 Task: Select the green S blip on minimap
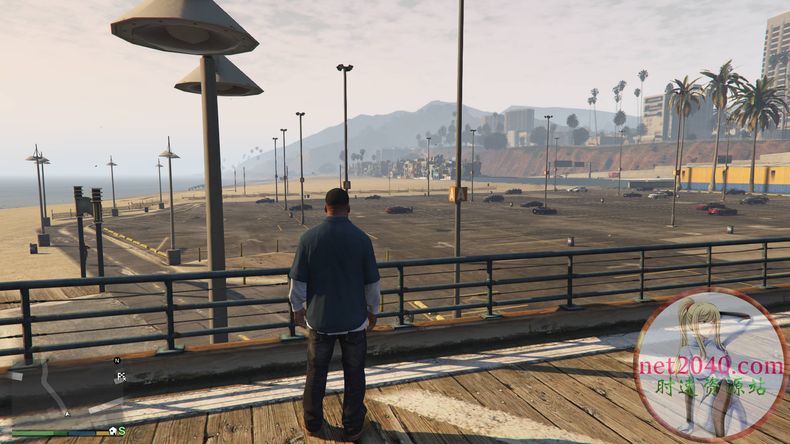(x=121, y=431)
